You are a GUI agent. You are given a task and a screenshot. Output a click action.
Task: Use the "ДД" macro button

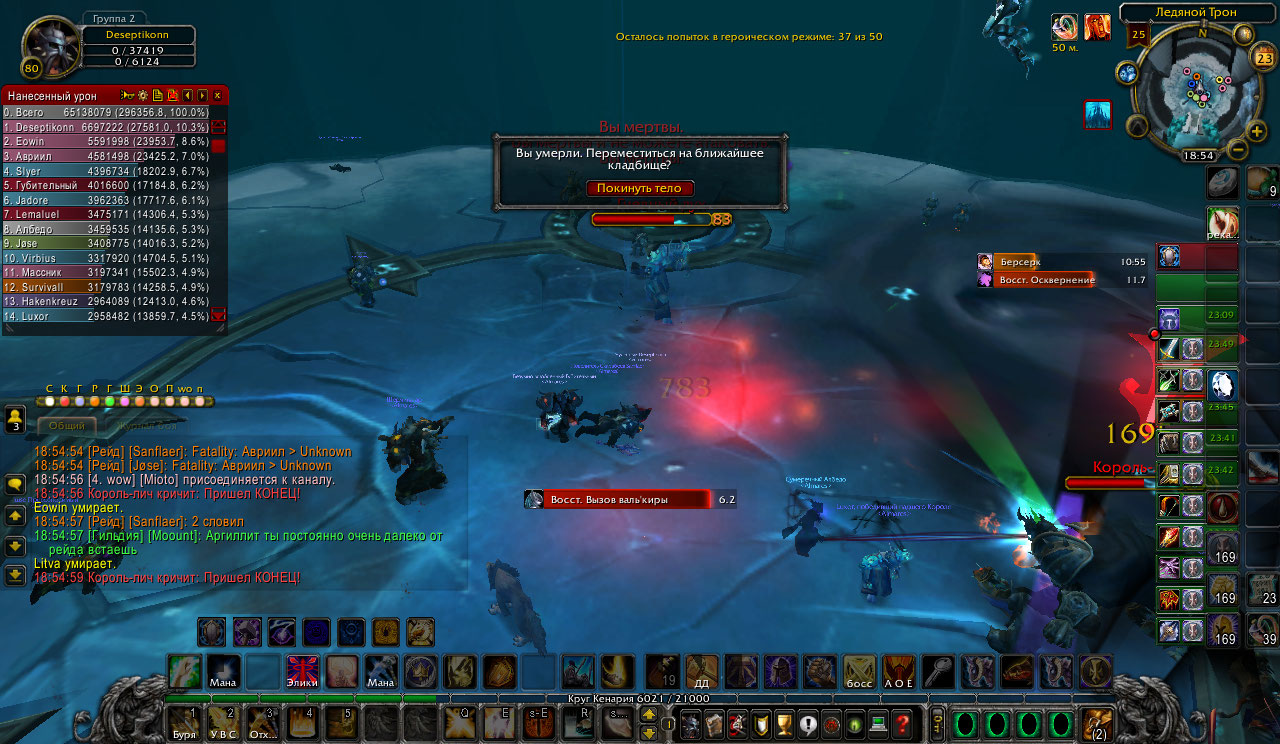702,671
